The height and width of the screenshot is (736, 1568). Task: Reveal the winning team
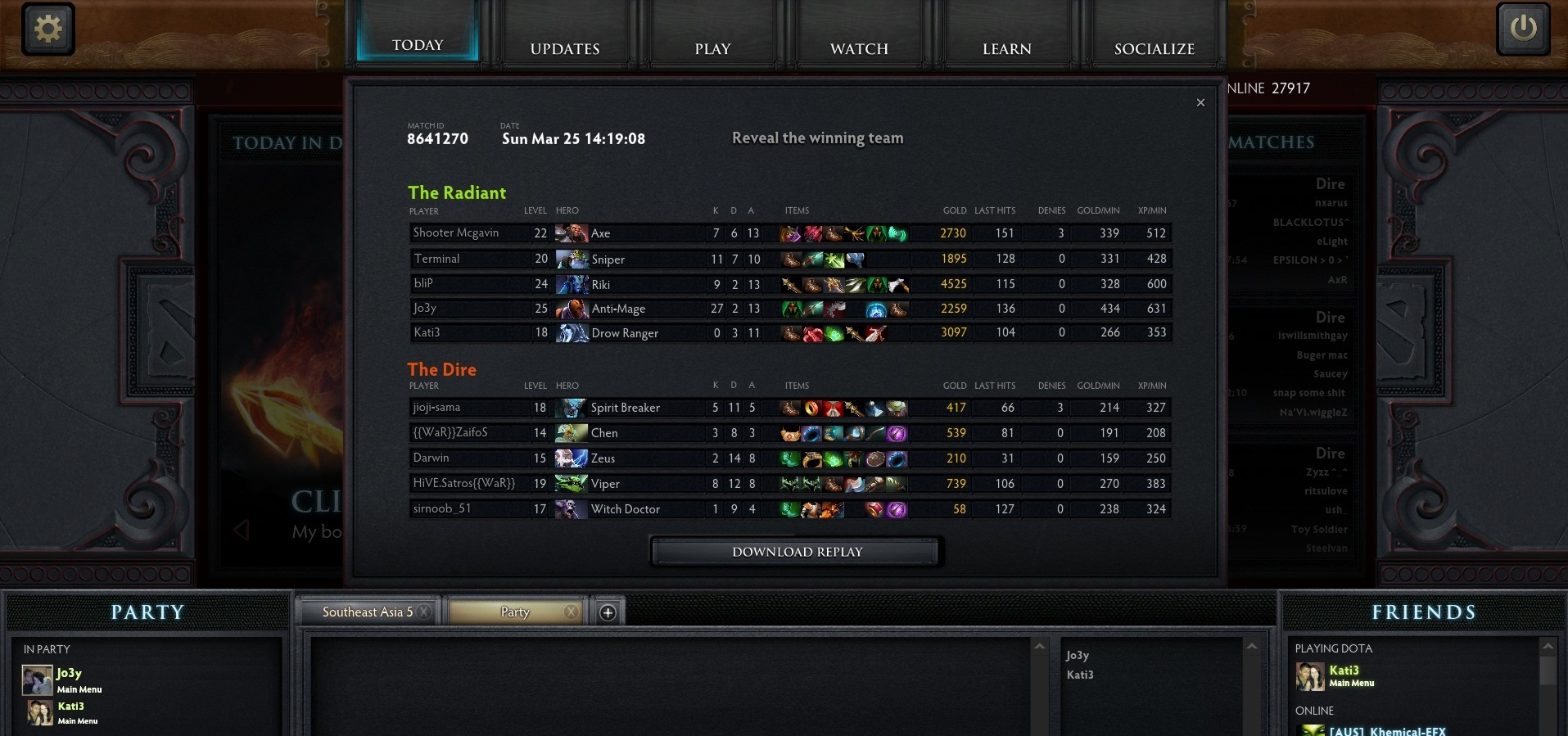[817, 138]
